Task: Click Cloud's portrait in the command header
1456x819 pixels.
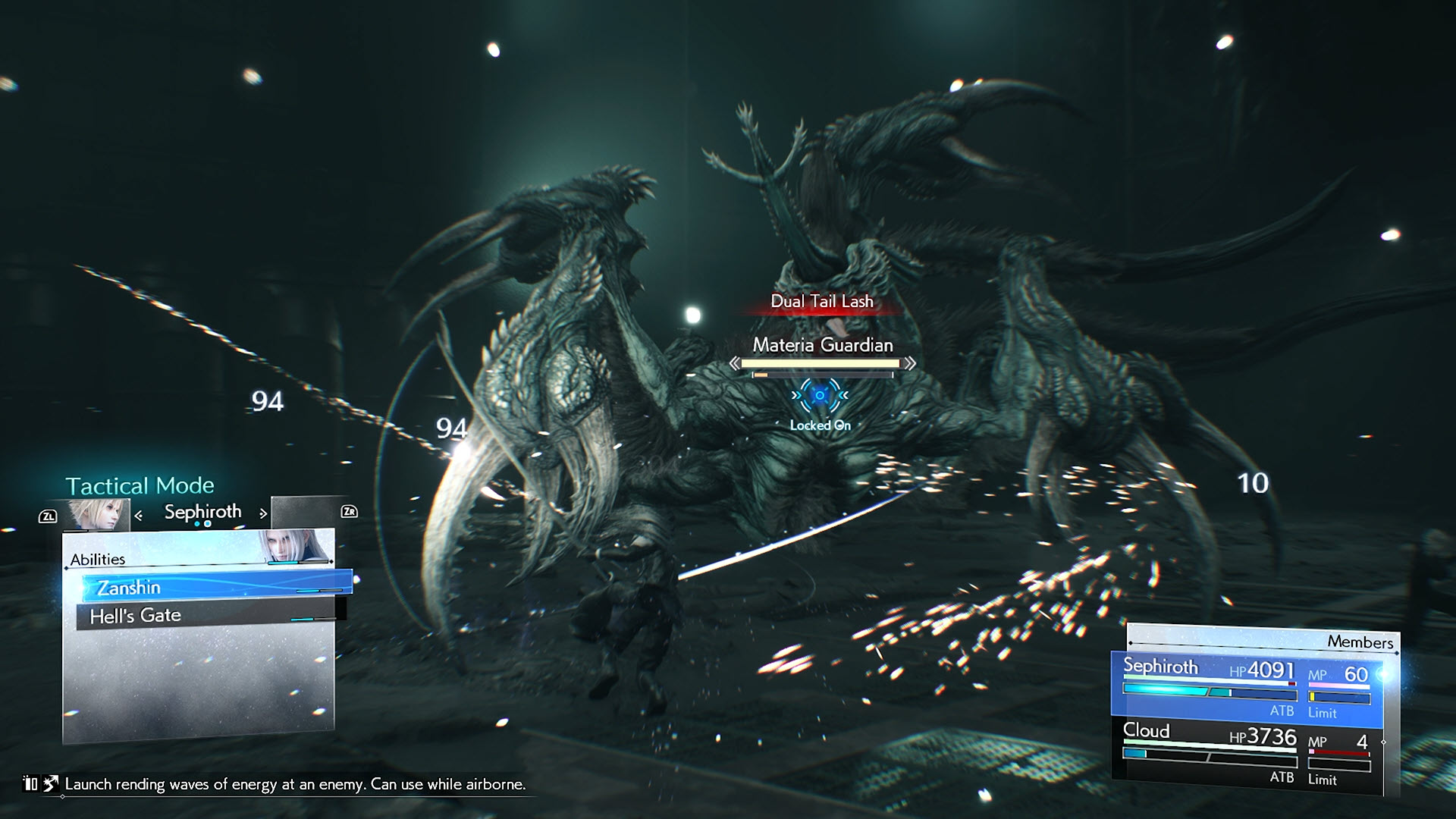Action: tap(97, 514)
